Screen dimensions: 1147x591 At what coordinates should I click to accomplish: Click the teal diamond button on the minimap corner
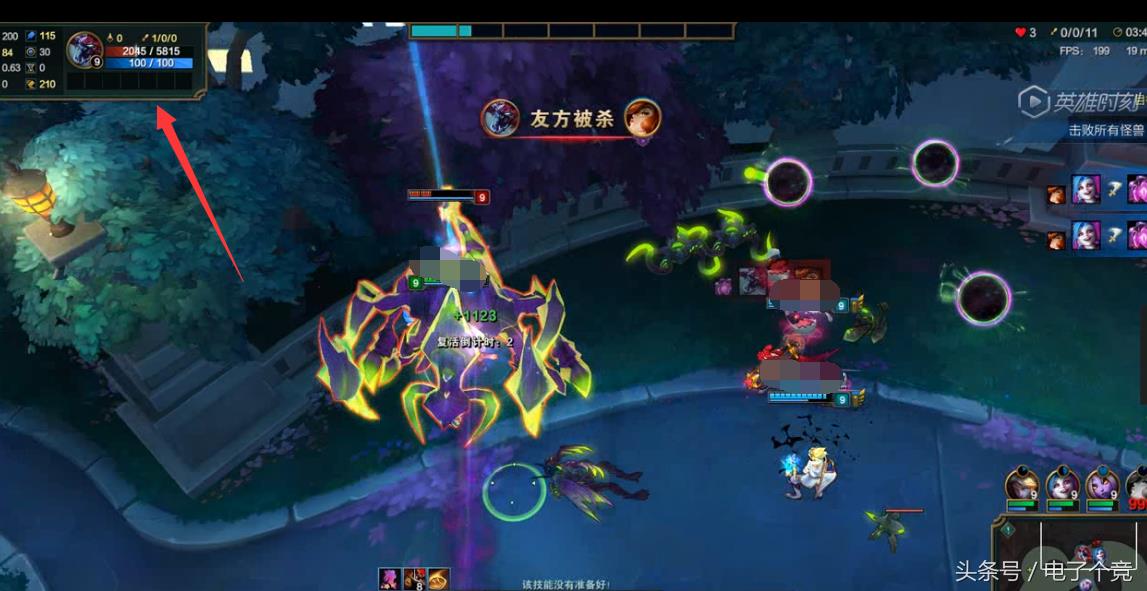[x=1008, y=529]
